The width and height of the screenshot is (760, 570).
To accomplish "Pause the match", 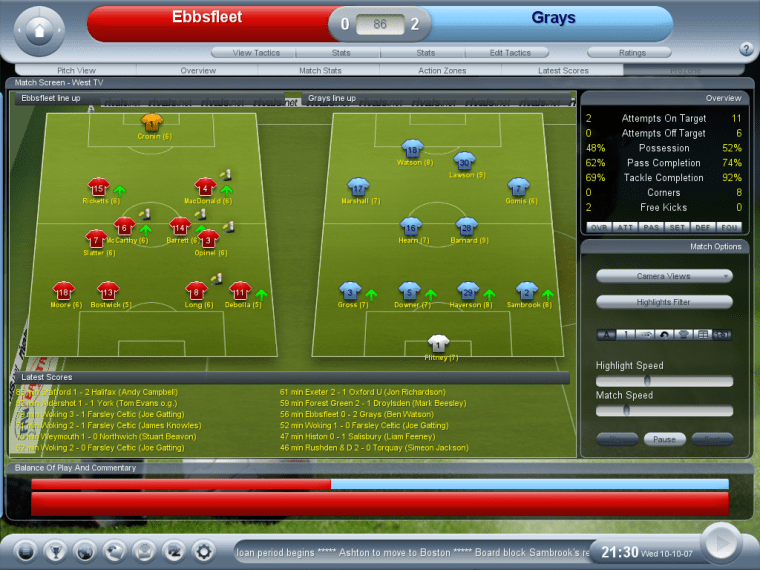I will 664,439.
